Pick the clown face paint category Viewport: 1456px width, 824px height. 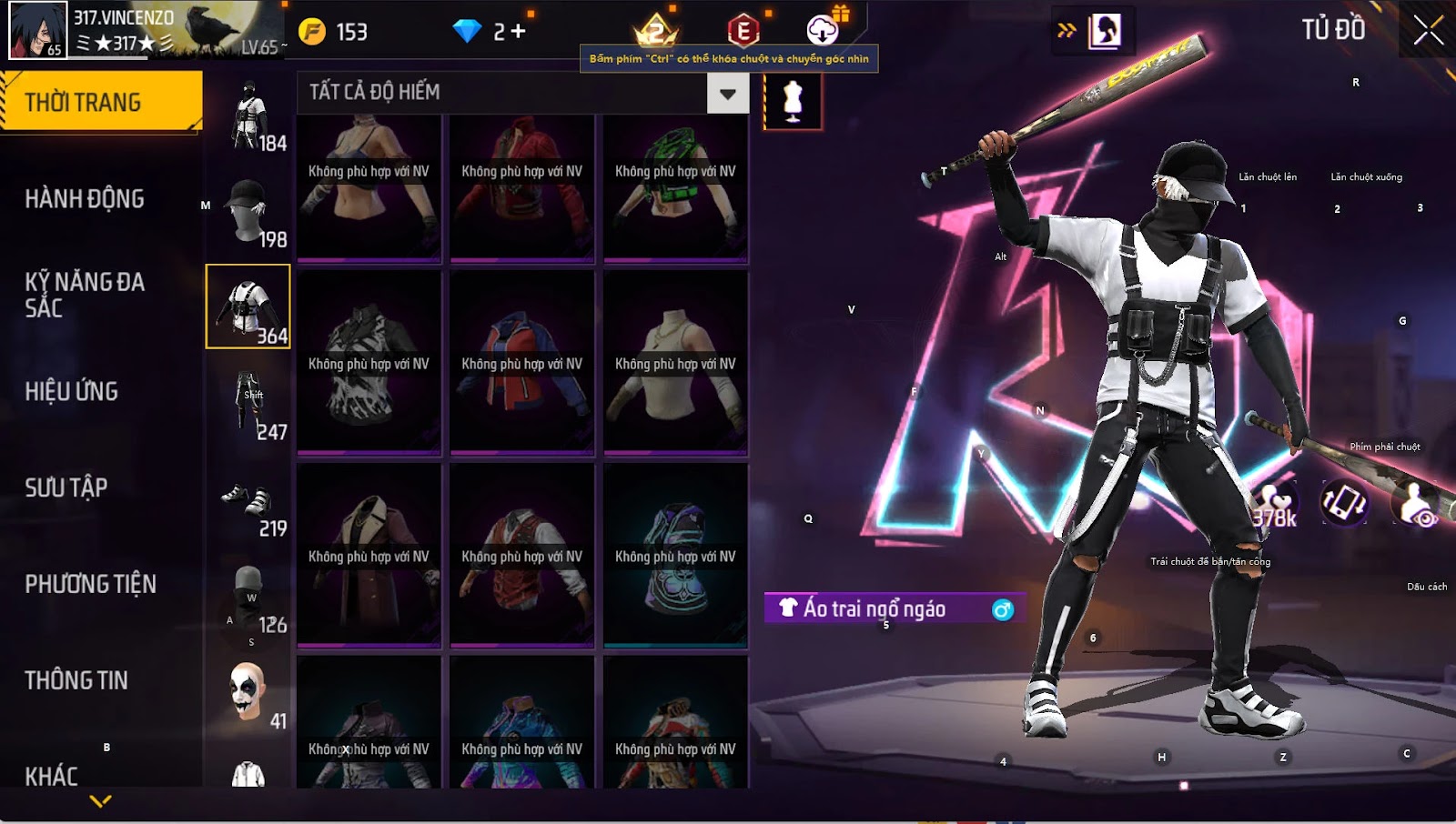(x=248, y=693)
